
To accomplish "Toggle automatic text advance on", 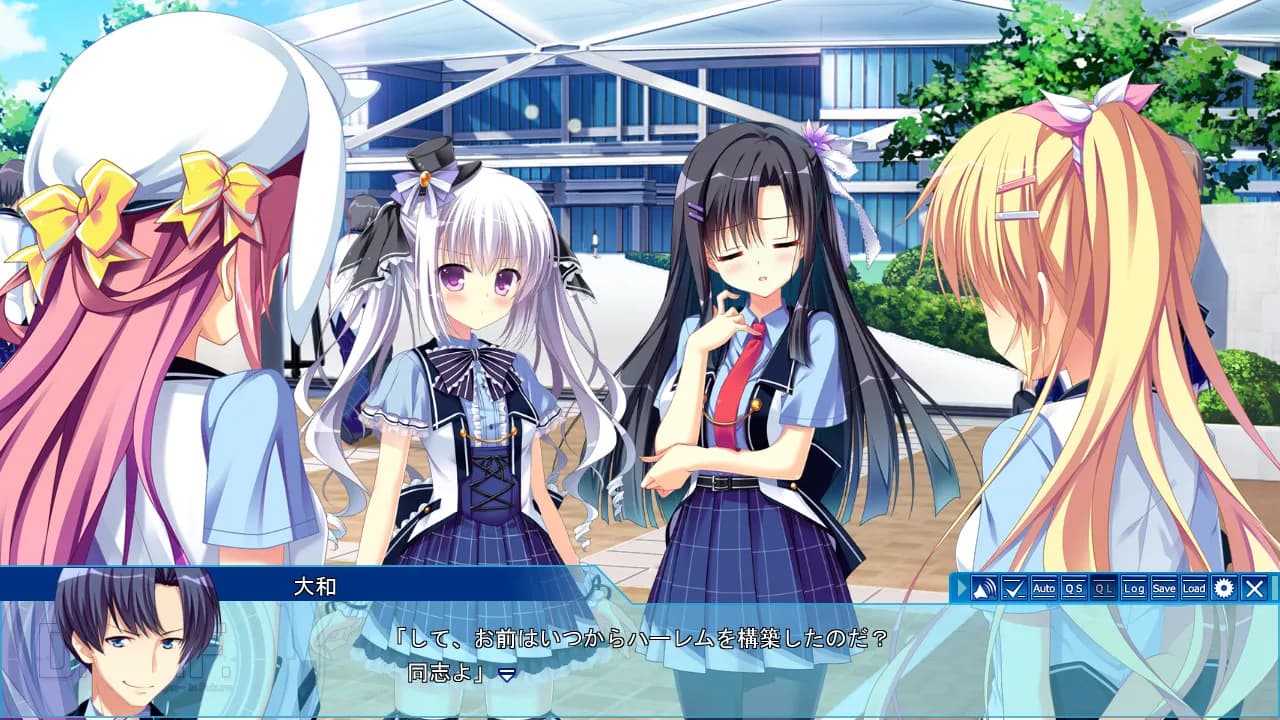I will [1043, 589].
